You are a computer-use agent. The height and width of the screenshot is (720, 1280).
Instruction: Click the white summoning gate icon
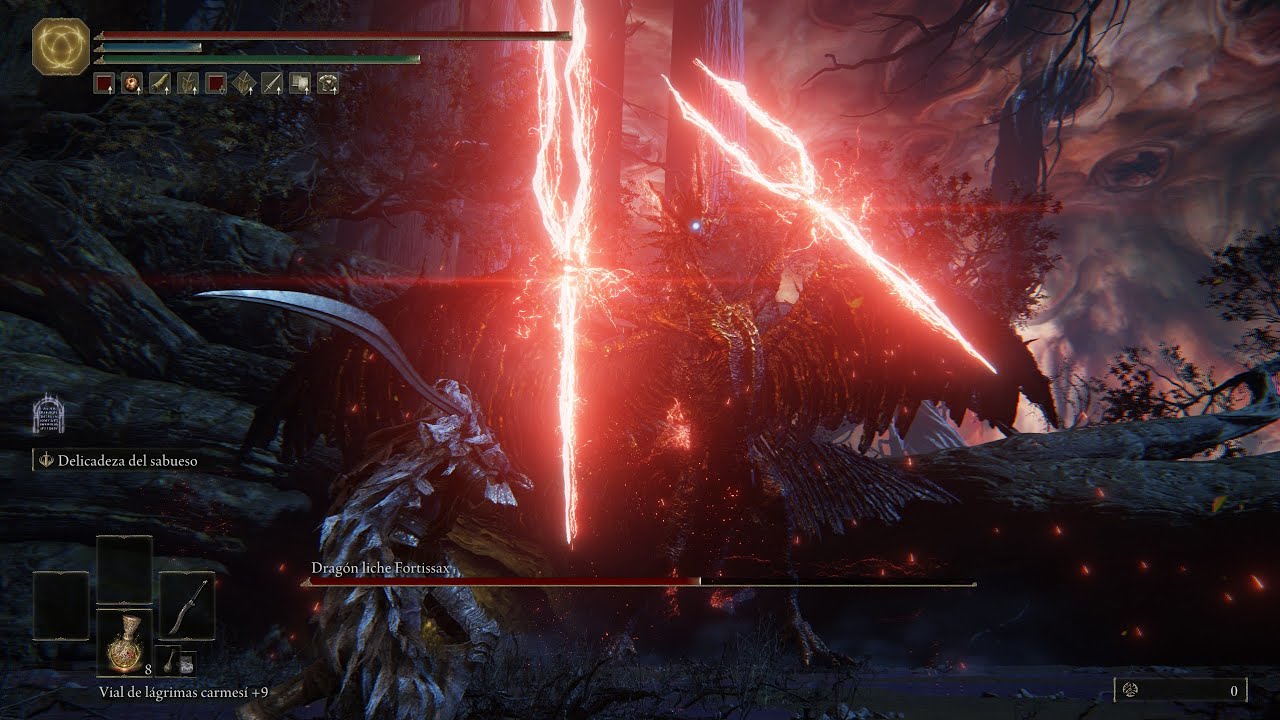46,414
